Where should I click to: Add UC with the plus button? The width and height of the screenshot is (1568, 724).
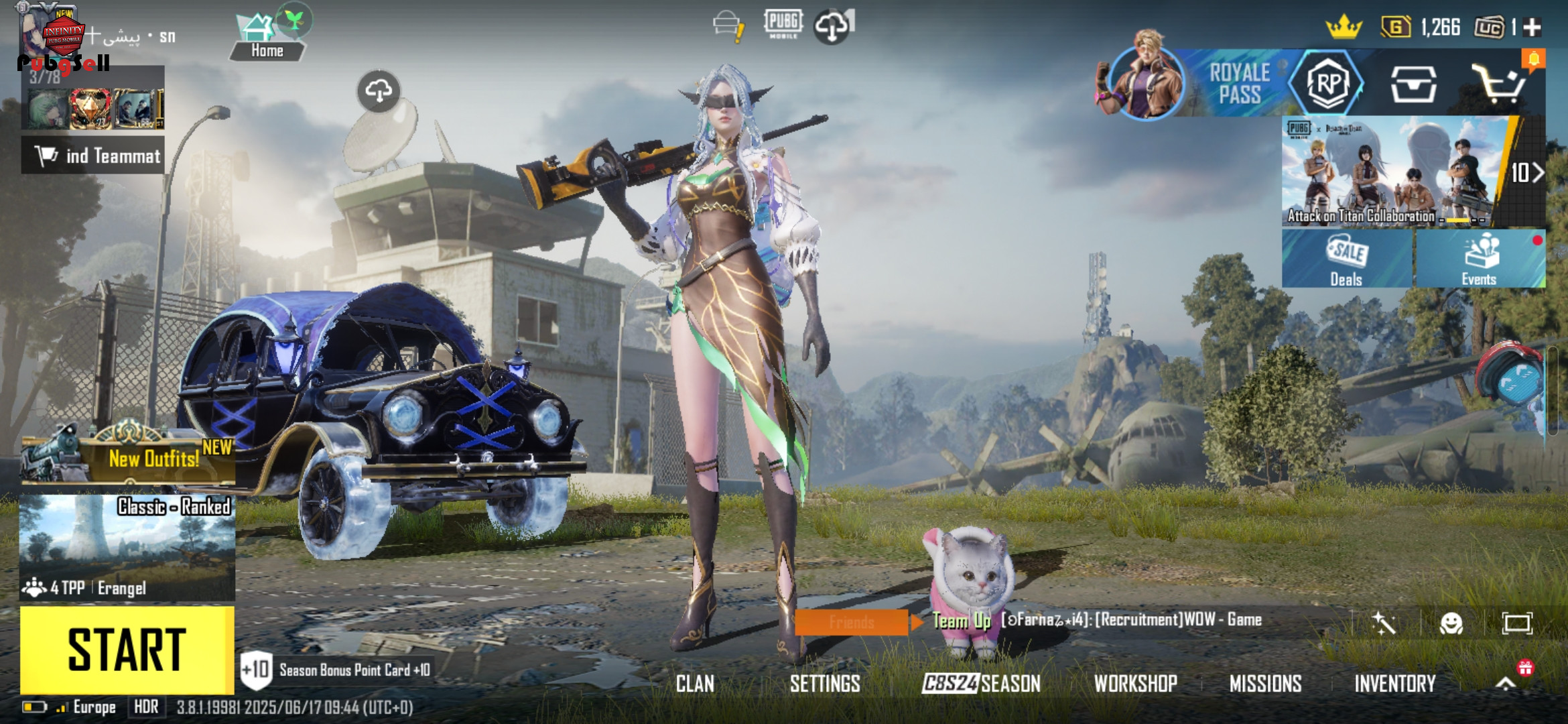(1532, 27)
